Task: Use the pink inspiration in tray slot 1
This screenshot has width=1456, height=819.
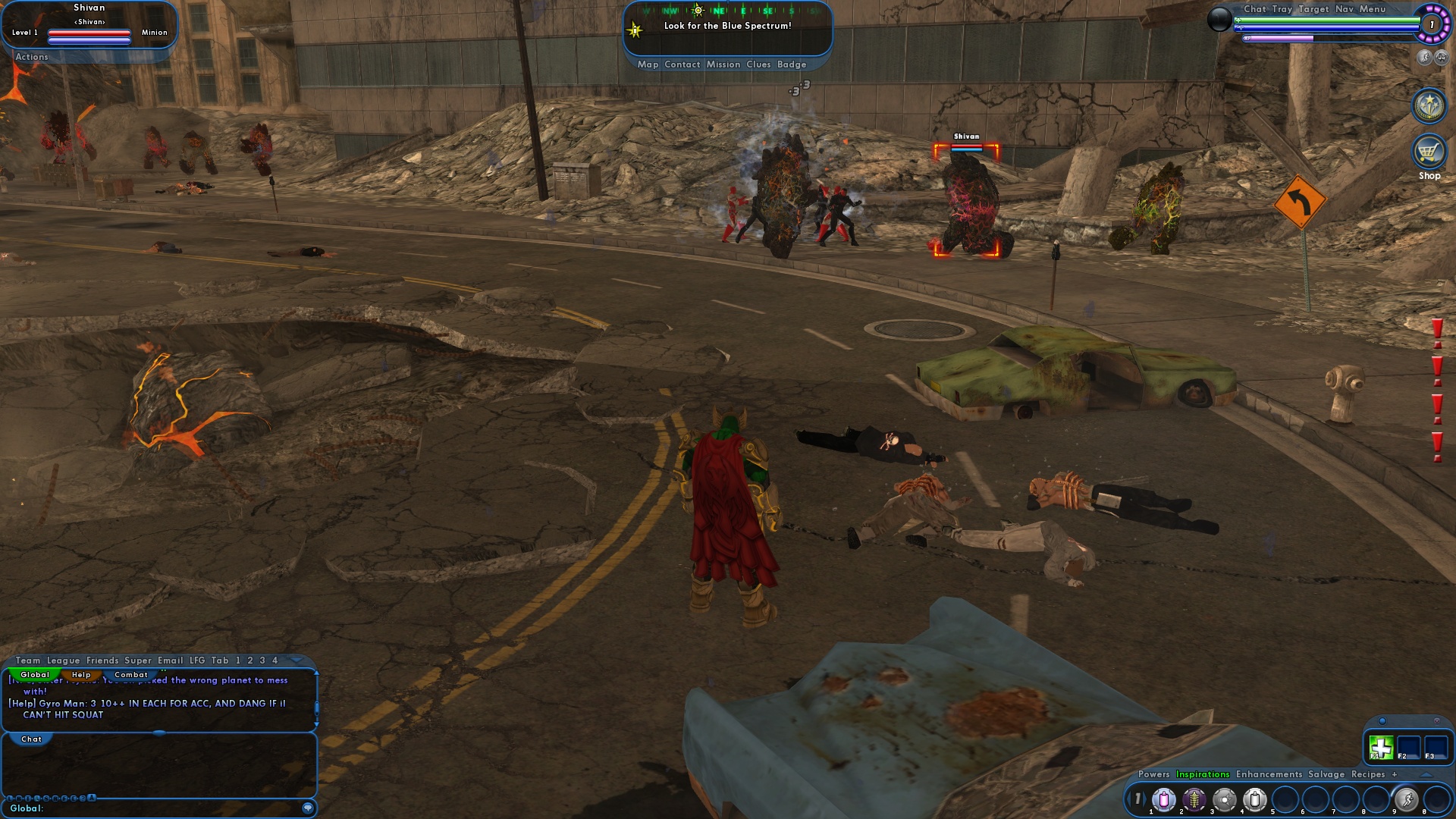Action: click(x=1164, y=799)
